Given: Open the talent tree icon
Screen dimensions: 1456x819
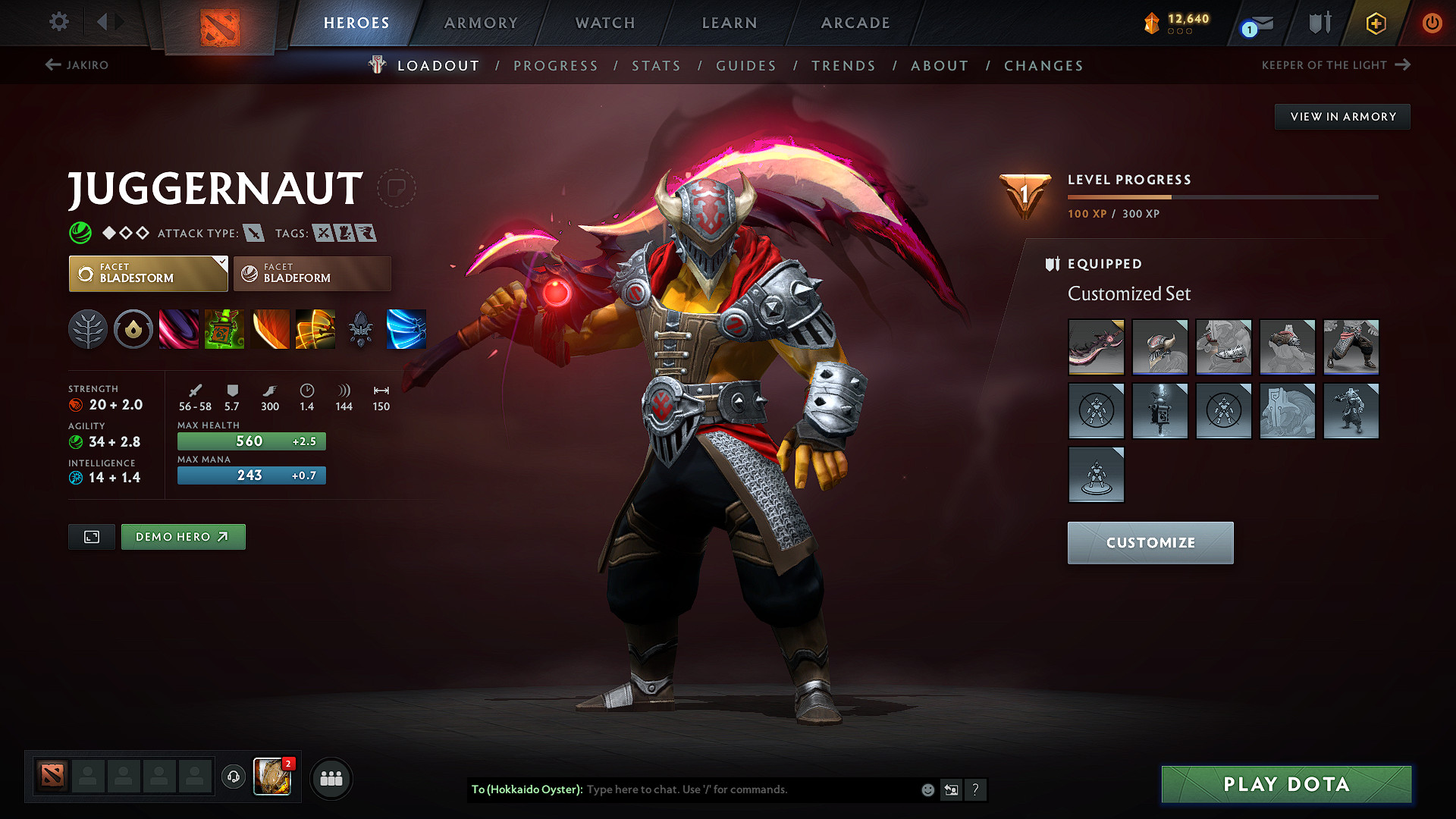Looking at the screenshot, I should click(88, 328).
